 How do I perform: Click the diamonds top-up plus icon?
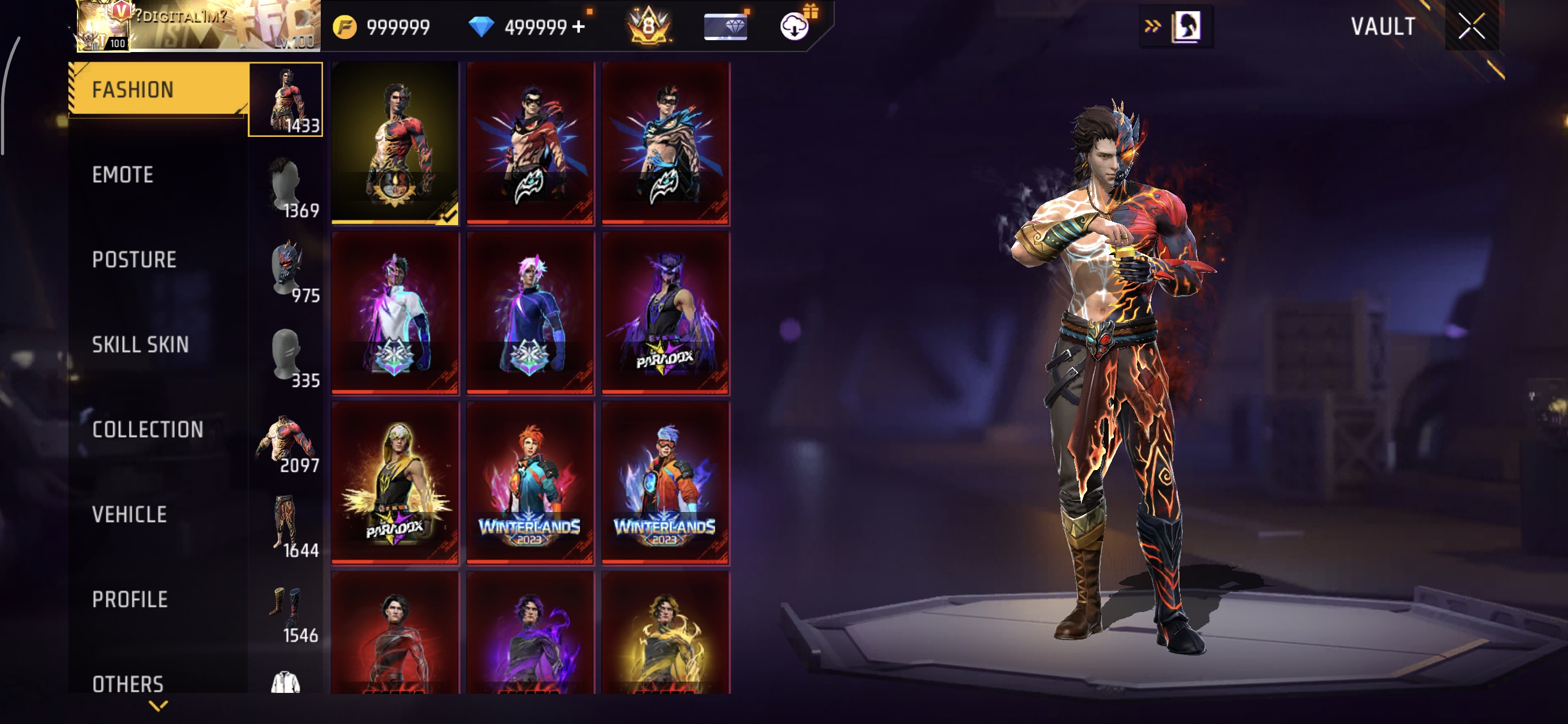coord(579,25)
